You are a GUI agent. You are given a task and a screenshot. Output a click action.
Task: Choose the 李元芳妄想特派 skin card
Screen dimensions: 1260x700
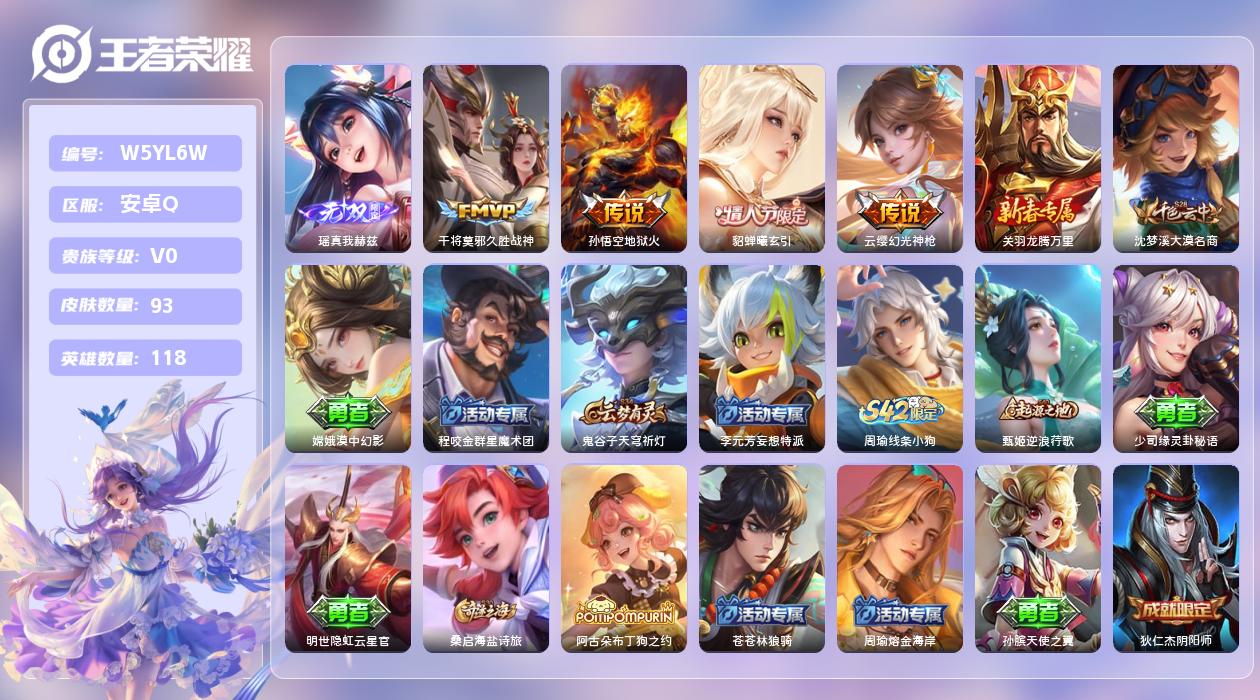click(x=761, y=358)
